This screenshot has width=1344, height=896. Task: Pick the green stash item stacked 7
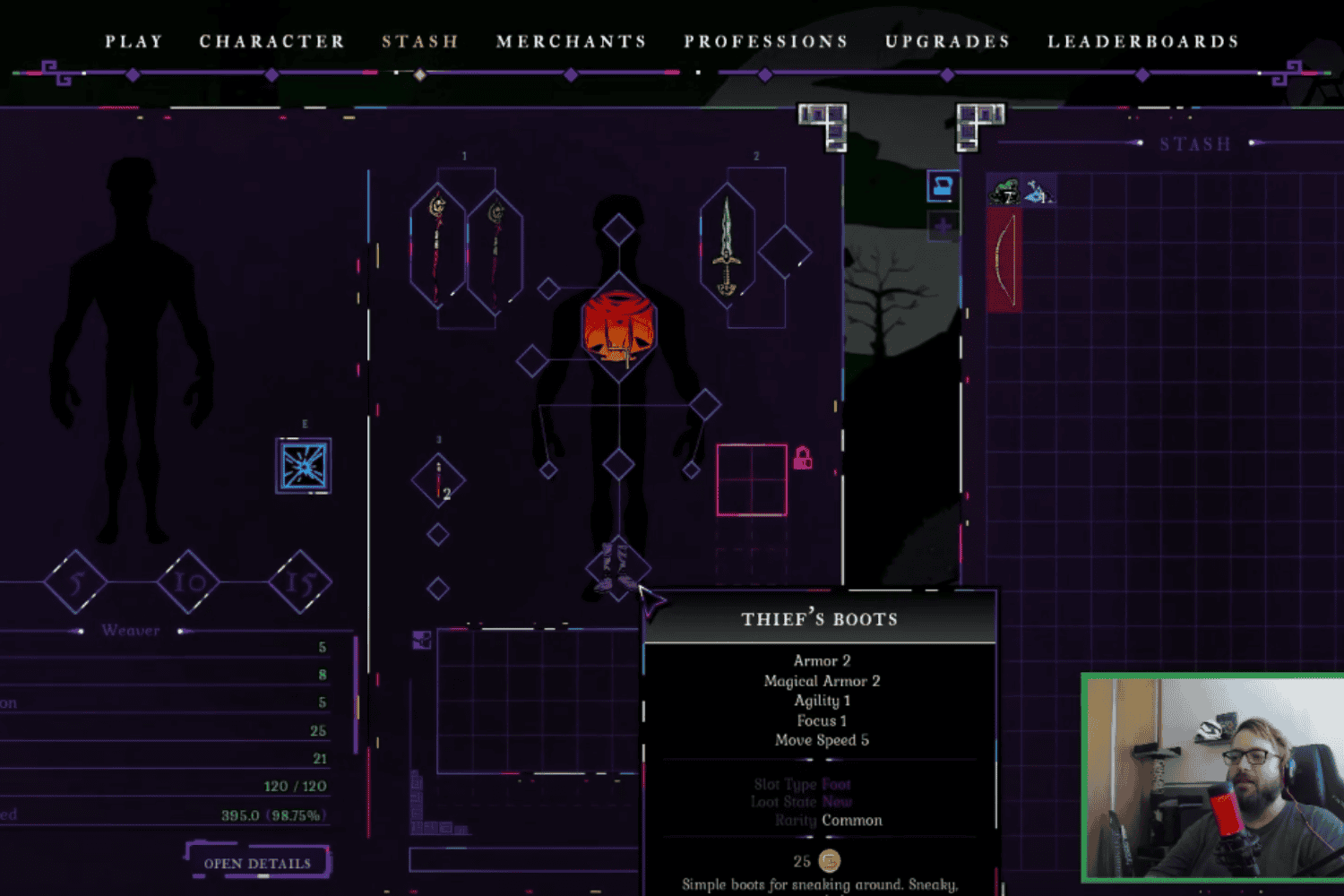click(1004, 190)
